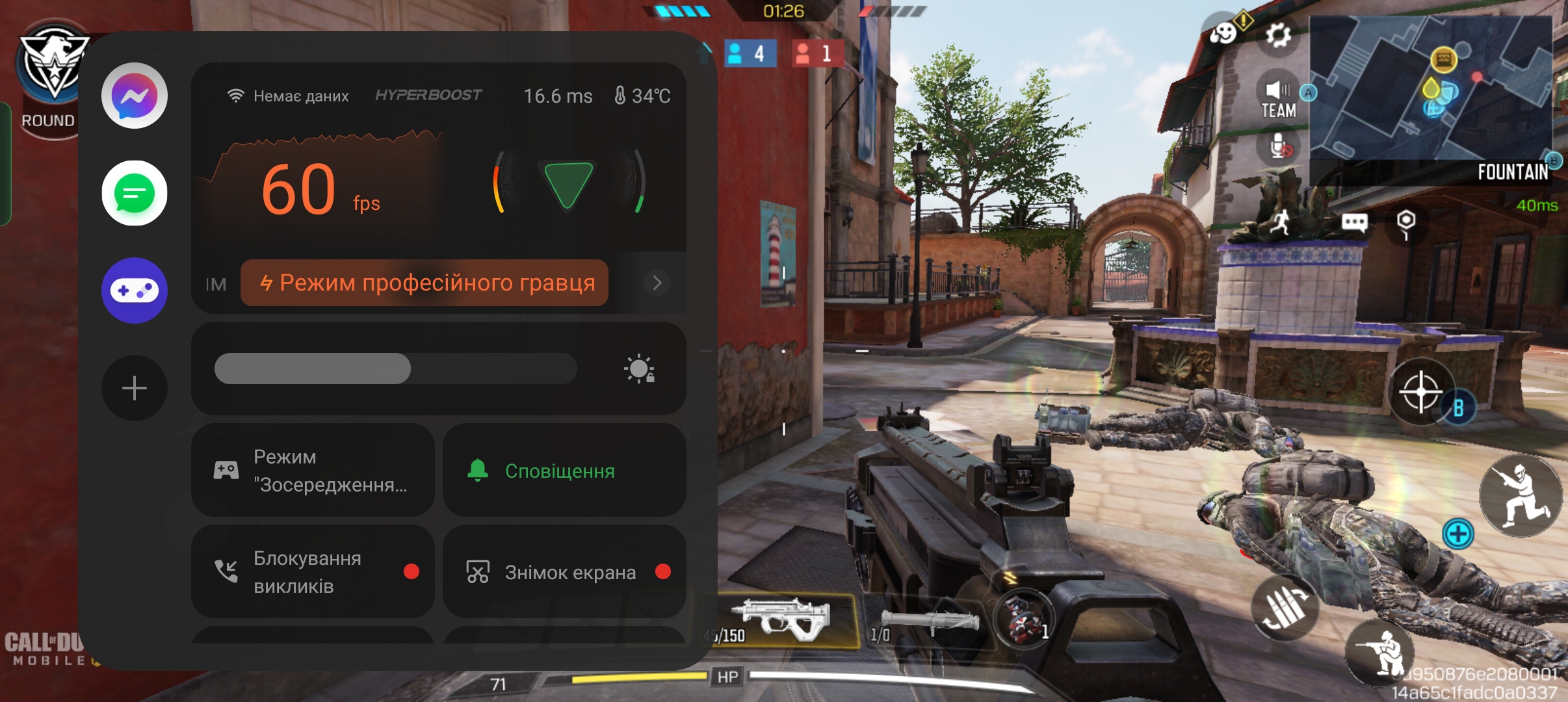The height and width of the screenshot is (702, 1568).
Task: Toggle TEAM speaker audio button
Action: [1277, 99]
